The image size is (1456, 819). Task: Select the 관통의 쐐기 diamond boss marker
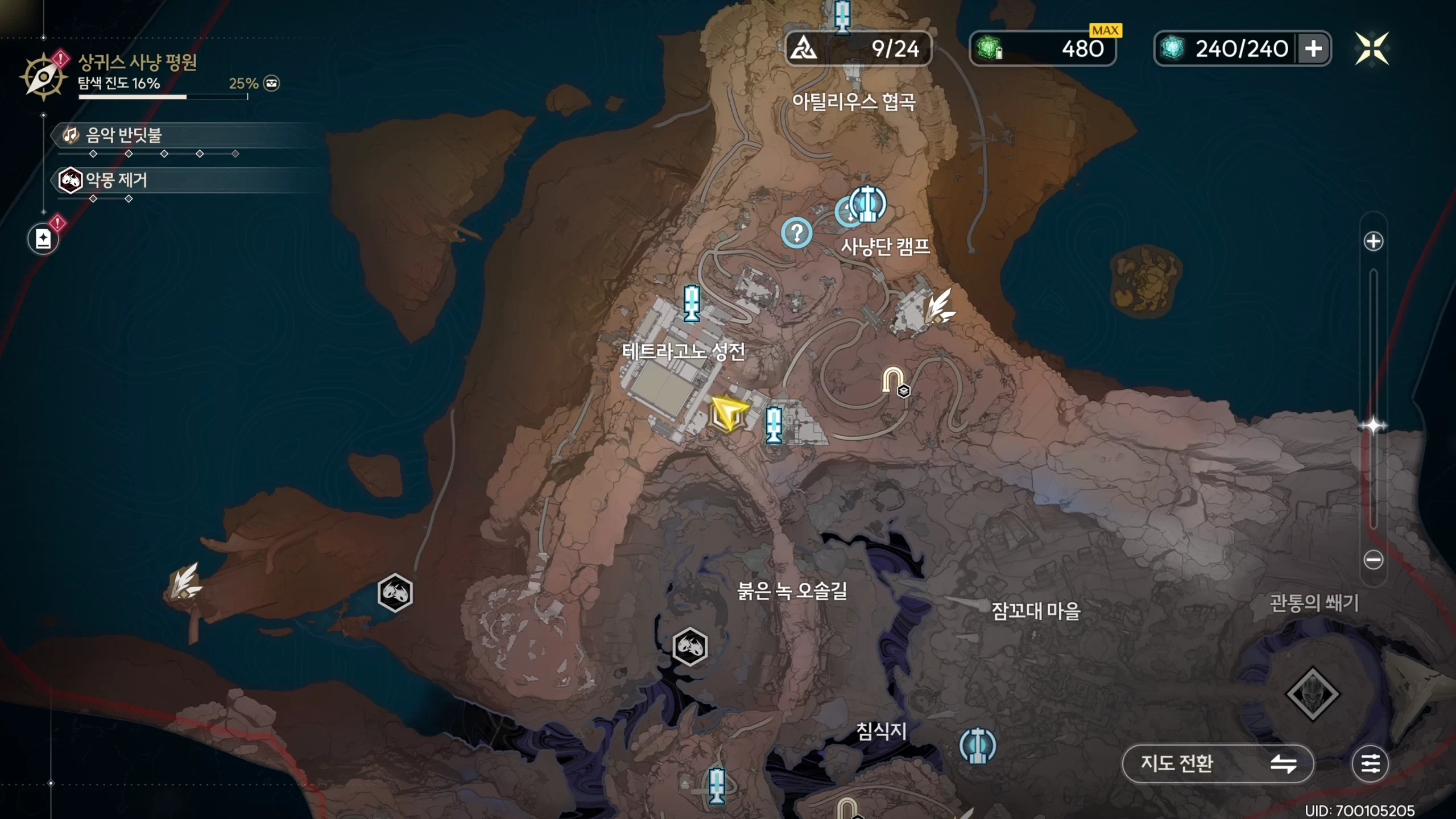coord(1312,694)
